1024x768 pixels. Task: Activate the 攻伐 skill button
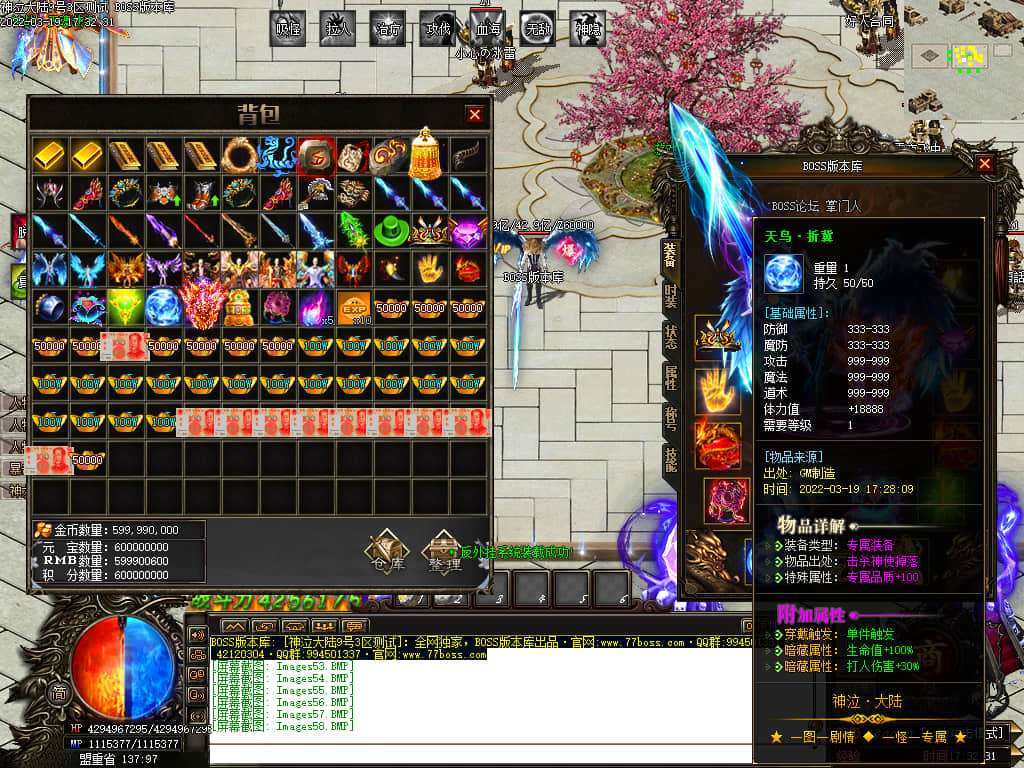point(437,30)
